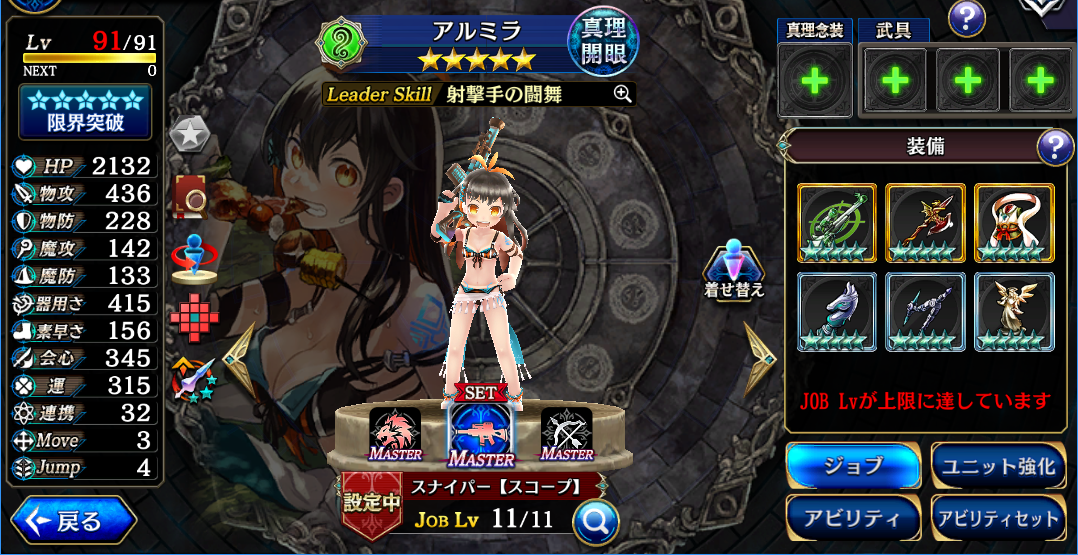Viewport: 1078px width, 555px height.
Task: Open the ジョブ job menu
Action: click(853, 466)
